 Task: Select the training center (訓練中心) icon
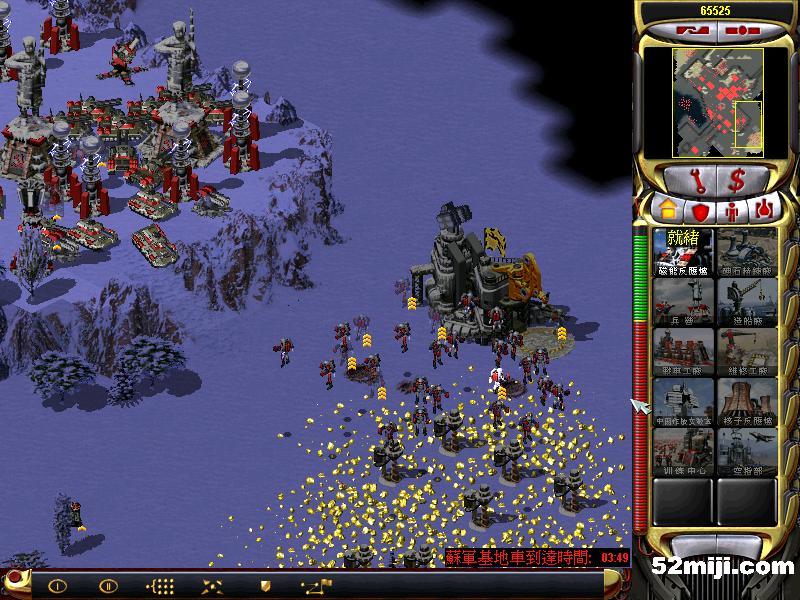(685, 452)
